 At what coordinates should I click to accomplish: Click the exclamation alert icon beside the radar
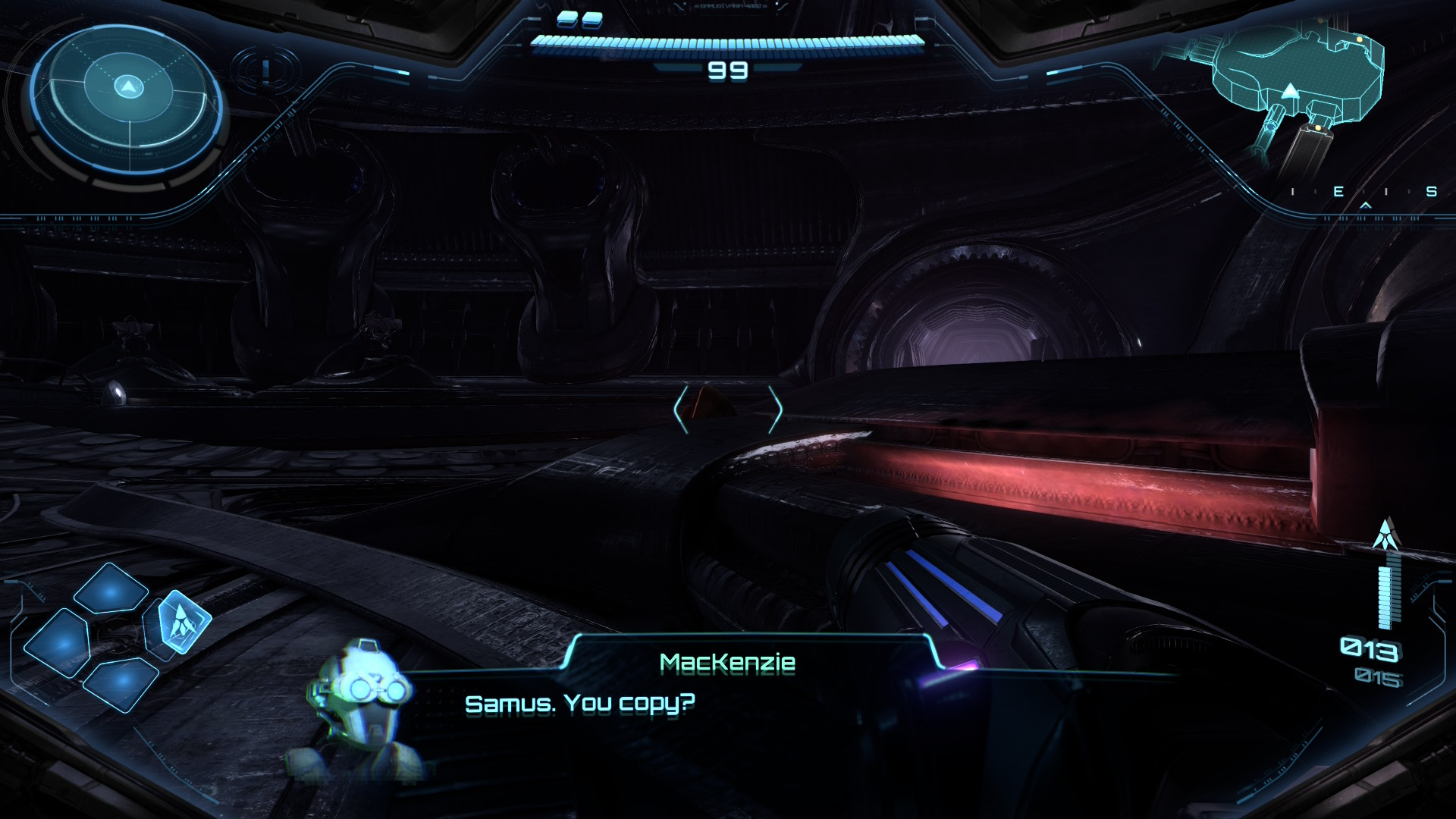click(265, 71)
